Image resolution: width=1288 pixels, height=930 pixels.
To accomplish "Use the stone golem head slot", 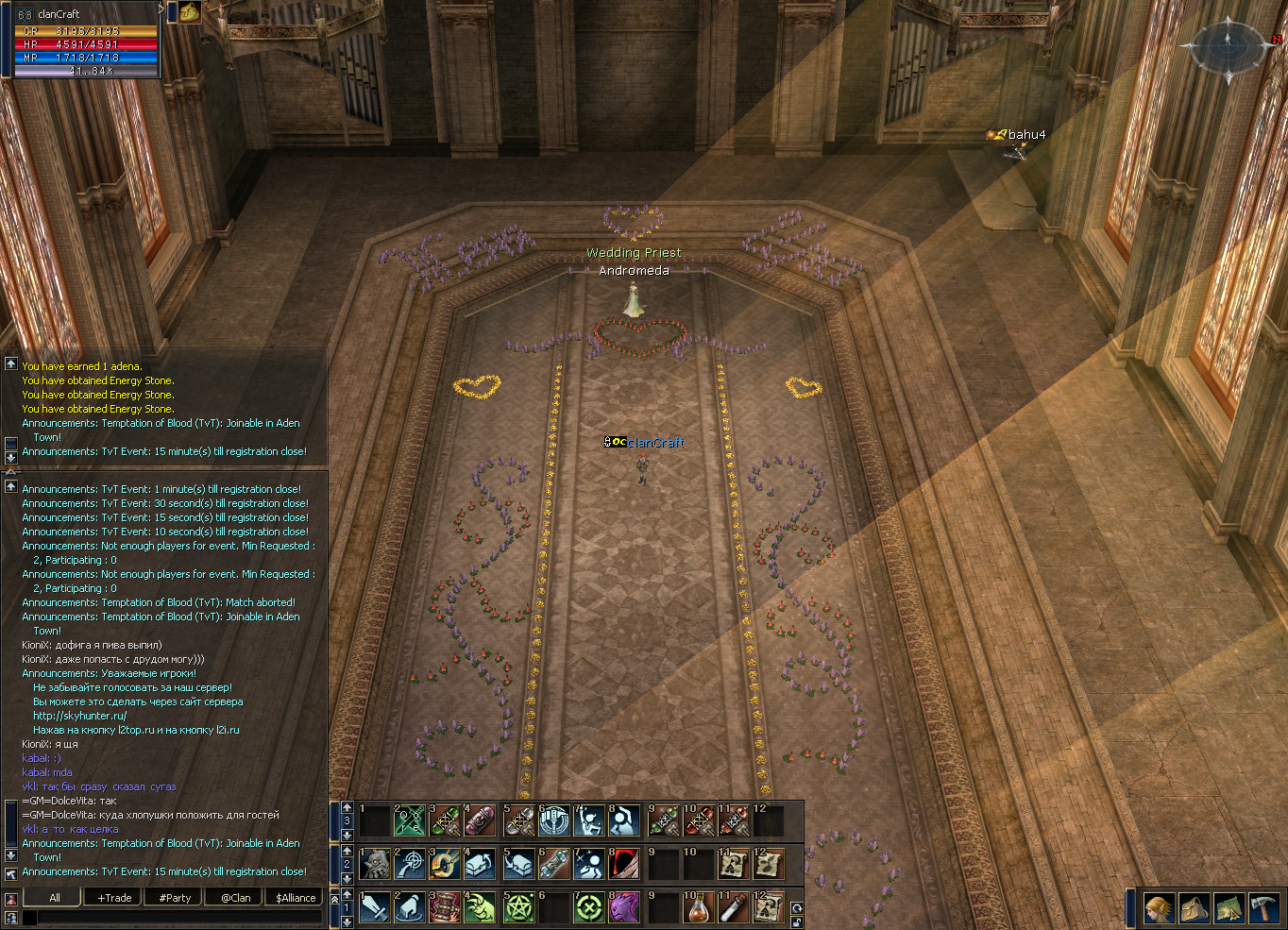I will [375, 864].
